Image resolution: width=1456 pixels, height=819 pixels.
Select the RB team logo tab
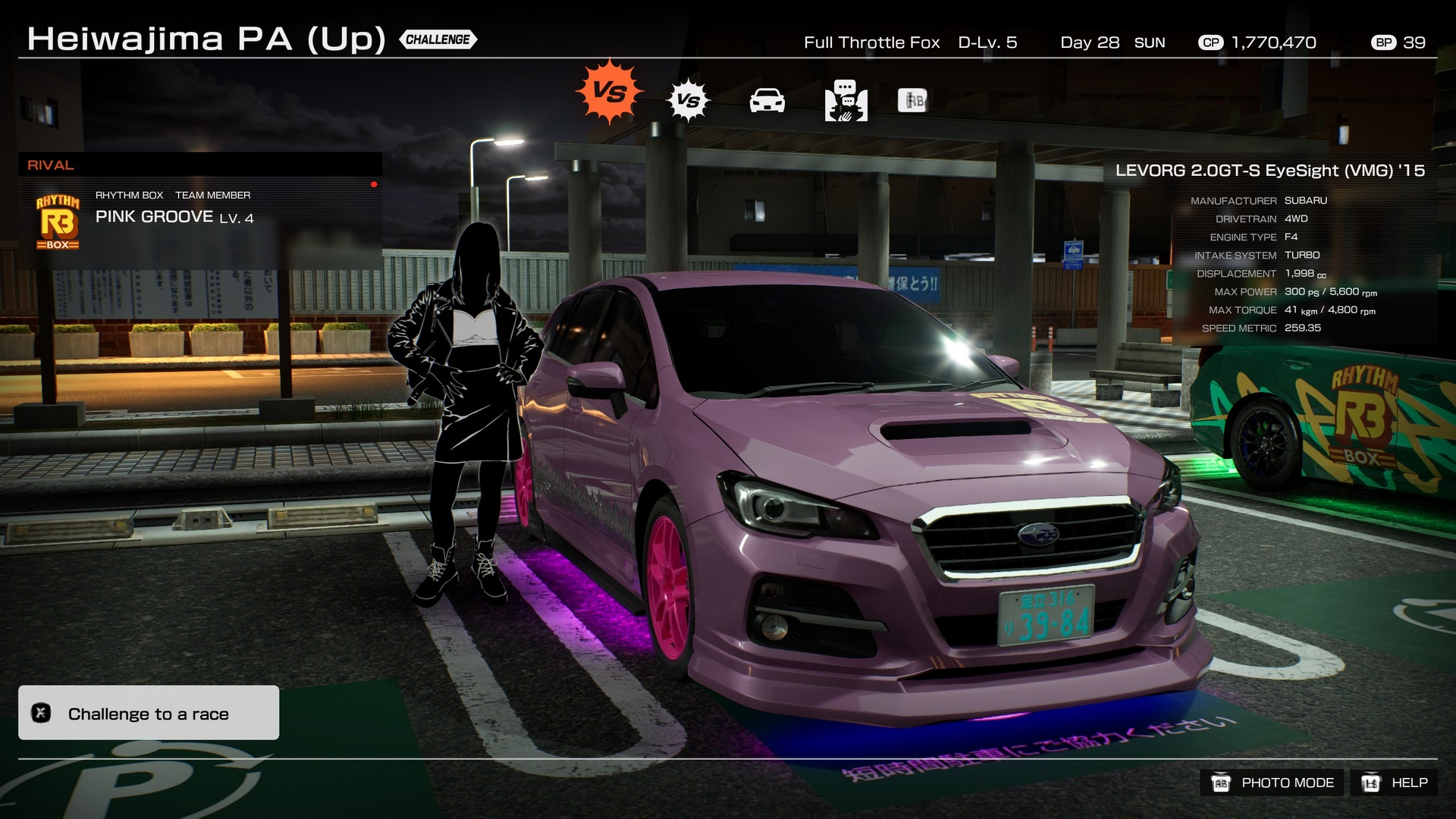click(x=912, y=100)
